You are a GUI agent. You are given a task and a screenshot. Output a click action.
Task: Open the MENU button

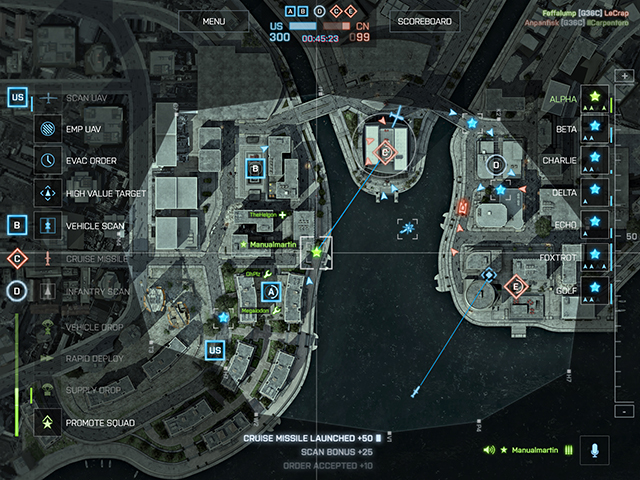[213, 21]
